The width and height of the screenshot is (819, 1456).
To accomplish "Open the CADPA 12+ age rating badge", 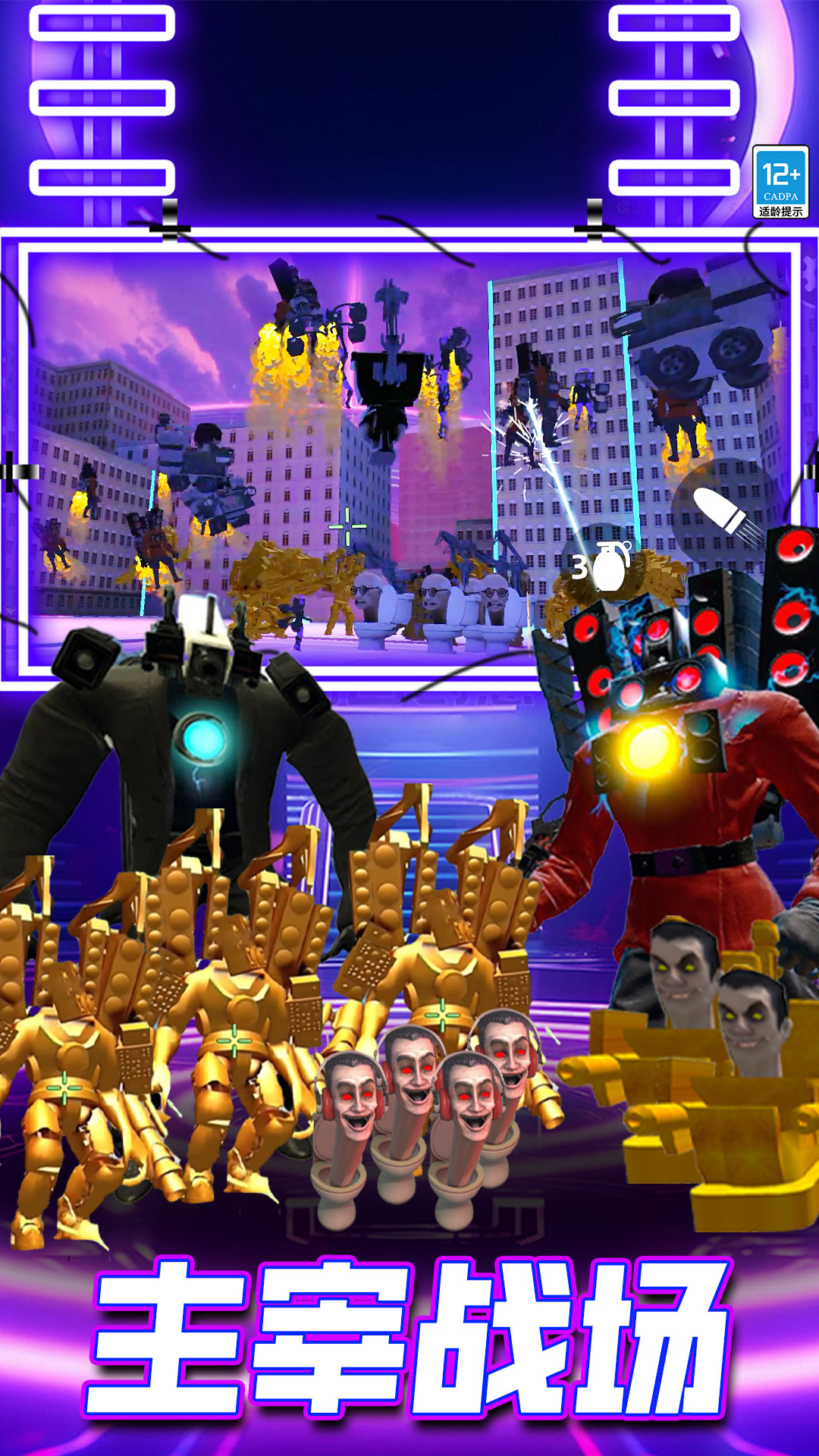I will [x=780, y=182].
